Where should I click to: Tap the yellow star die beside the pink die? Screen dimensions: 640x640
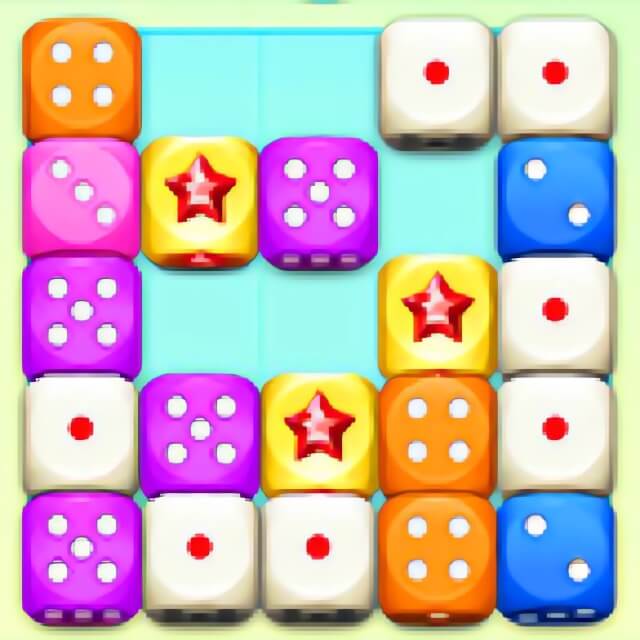199,196
